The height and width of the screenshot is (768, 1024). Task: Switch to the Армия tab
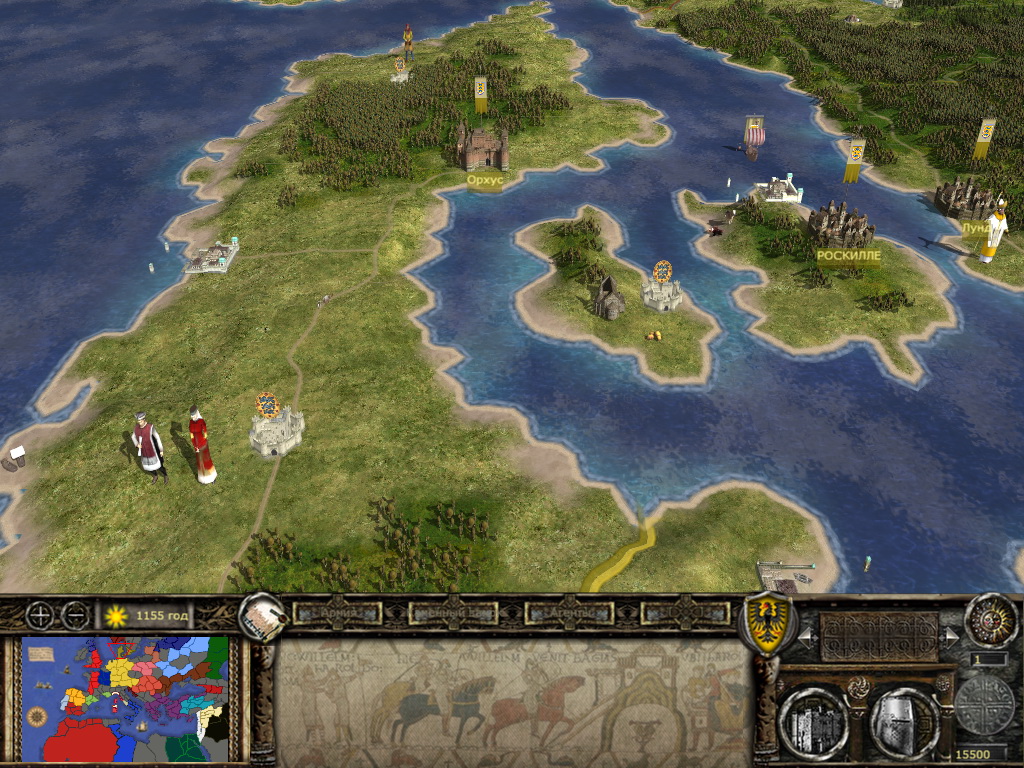(x=336, y=613)
